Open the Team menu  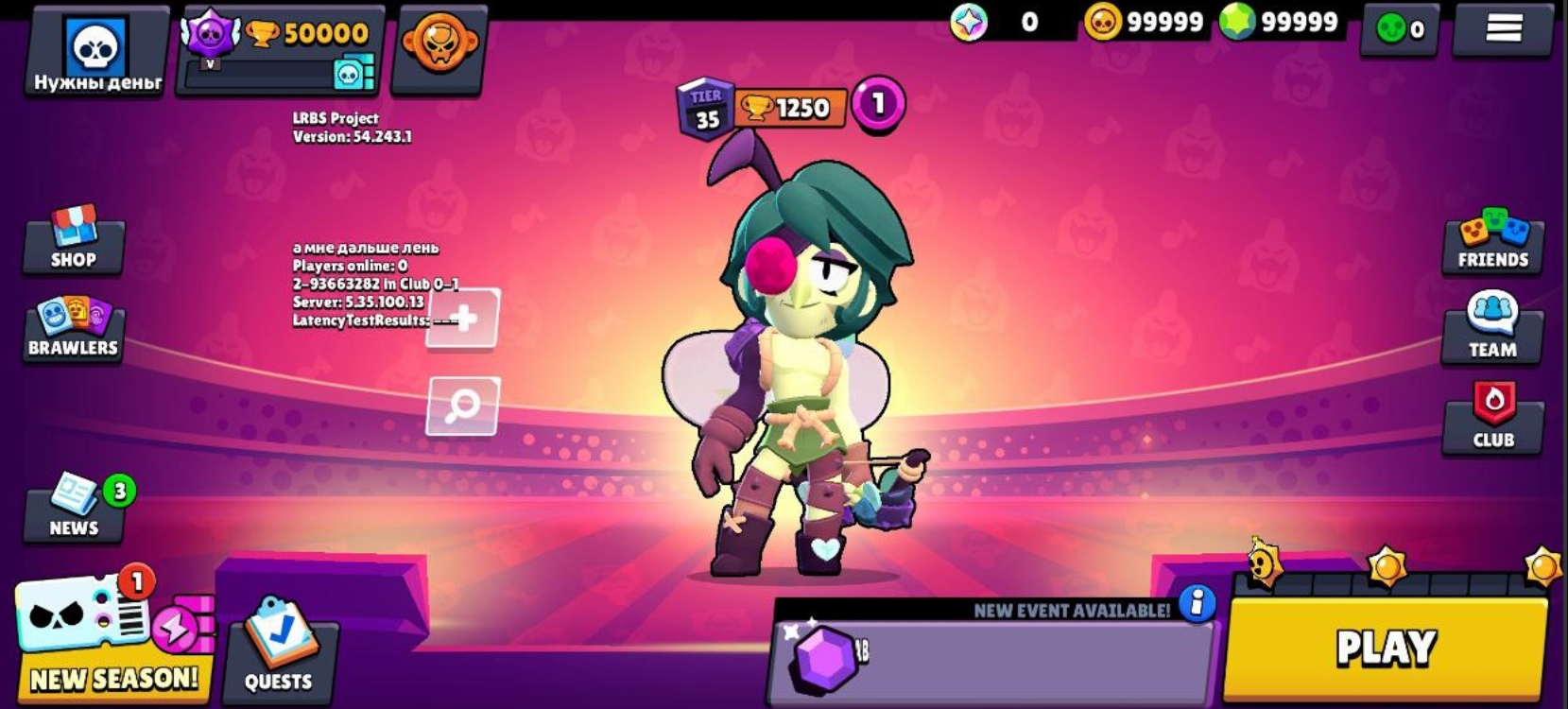1492,329
